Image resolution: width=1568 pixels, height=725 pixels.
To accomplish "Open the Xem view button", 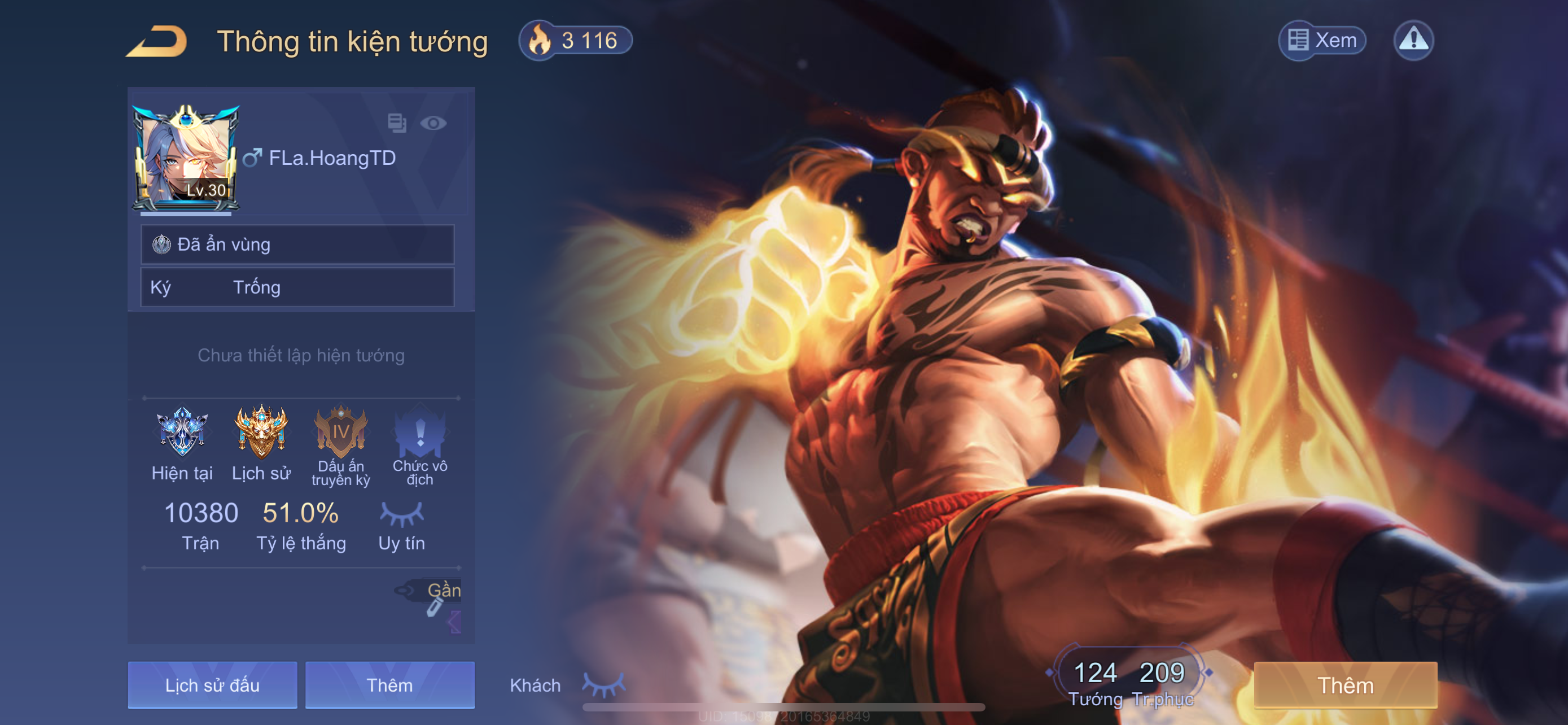I will tap(1322, 41).
